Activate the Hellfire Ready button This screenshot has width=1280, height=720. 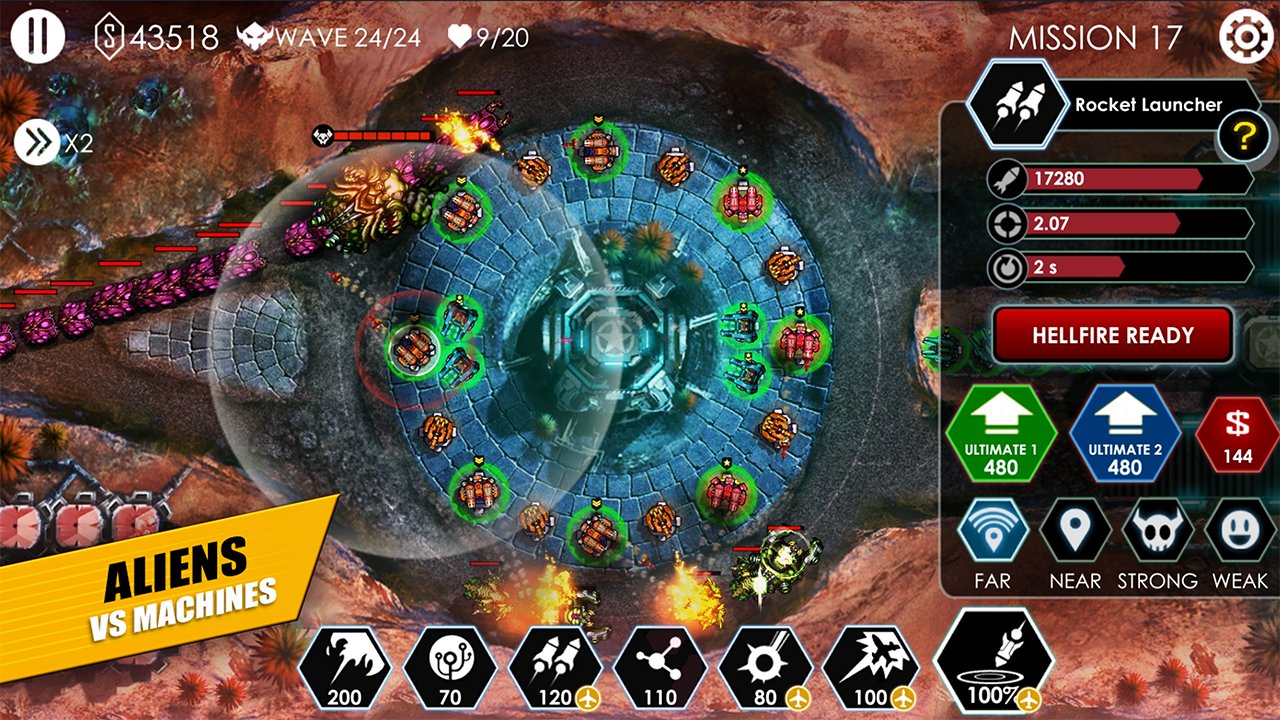tap(1112, 335)
